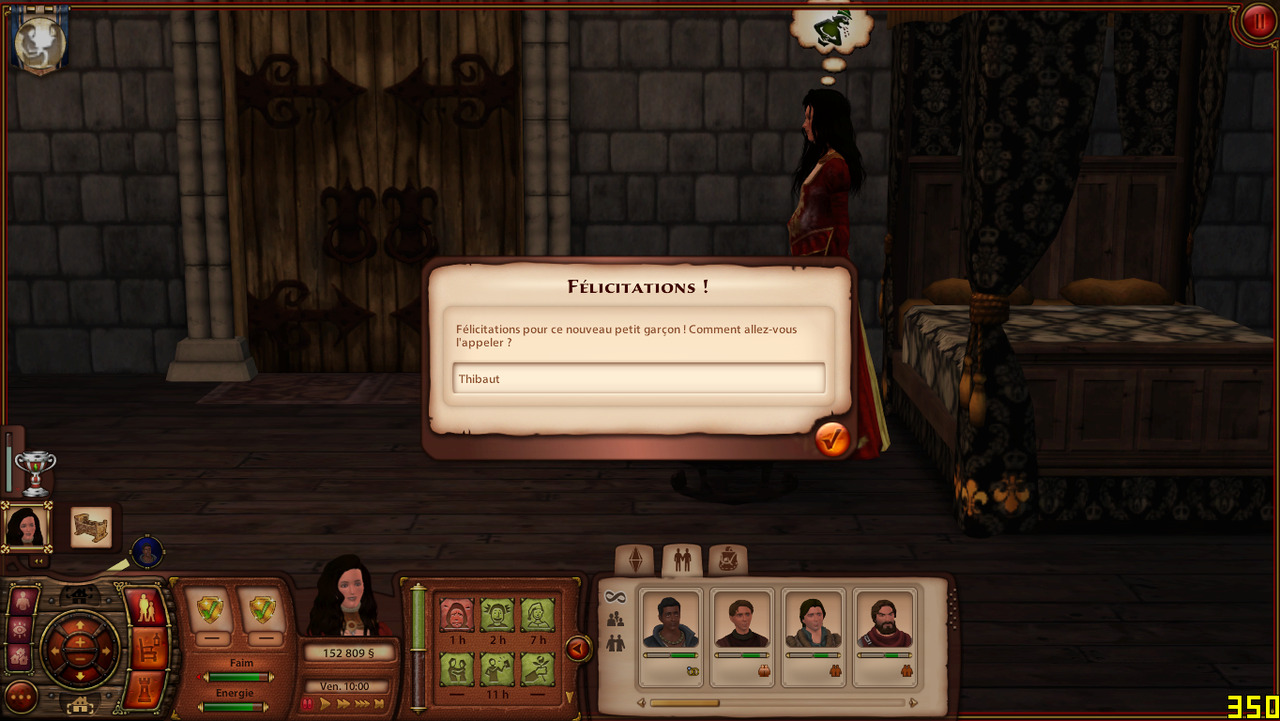Open the plumbob diamond tab
The image size is (1280, 721).
(x=635, y=560)
